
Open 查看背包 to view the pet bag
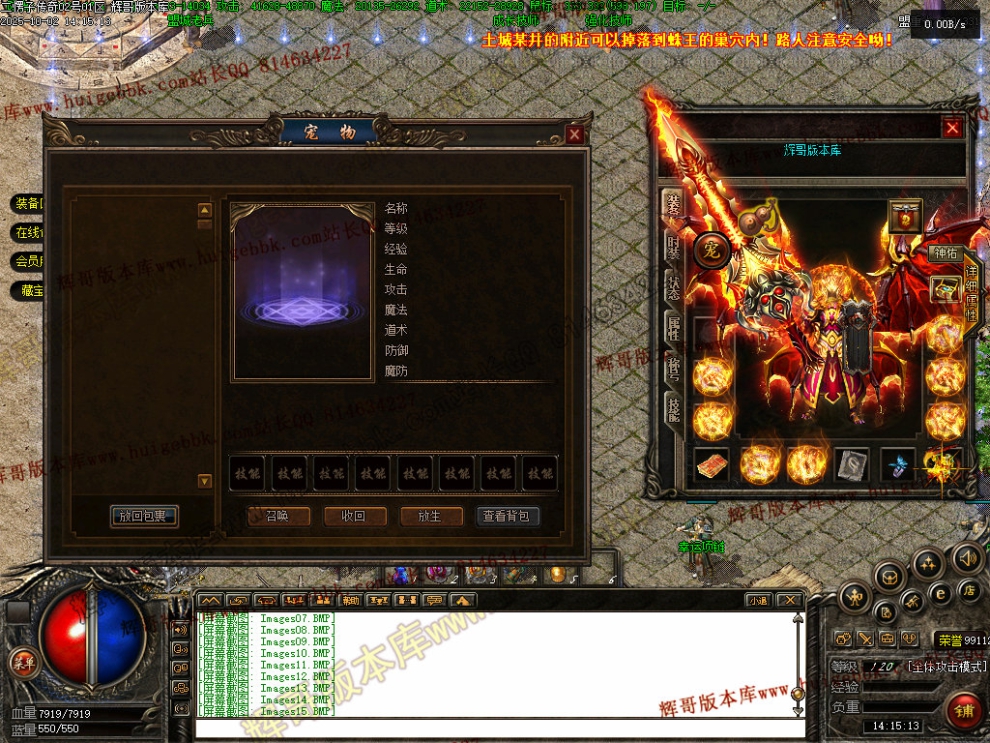pyautogui.click(x=507, y=516)
